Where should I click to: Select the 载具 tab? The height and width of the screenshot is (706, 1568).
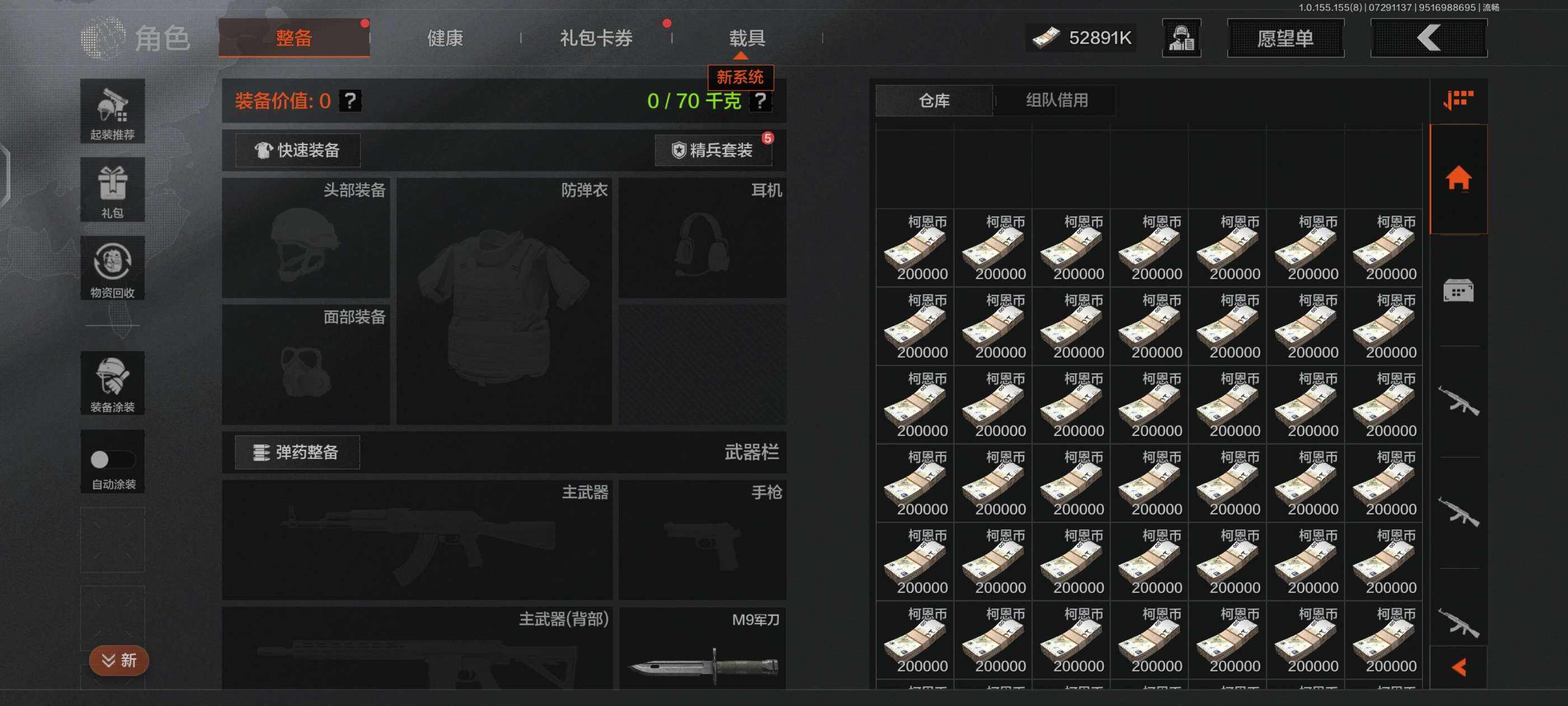(x=747, y=38)
